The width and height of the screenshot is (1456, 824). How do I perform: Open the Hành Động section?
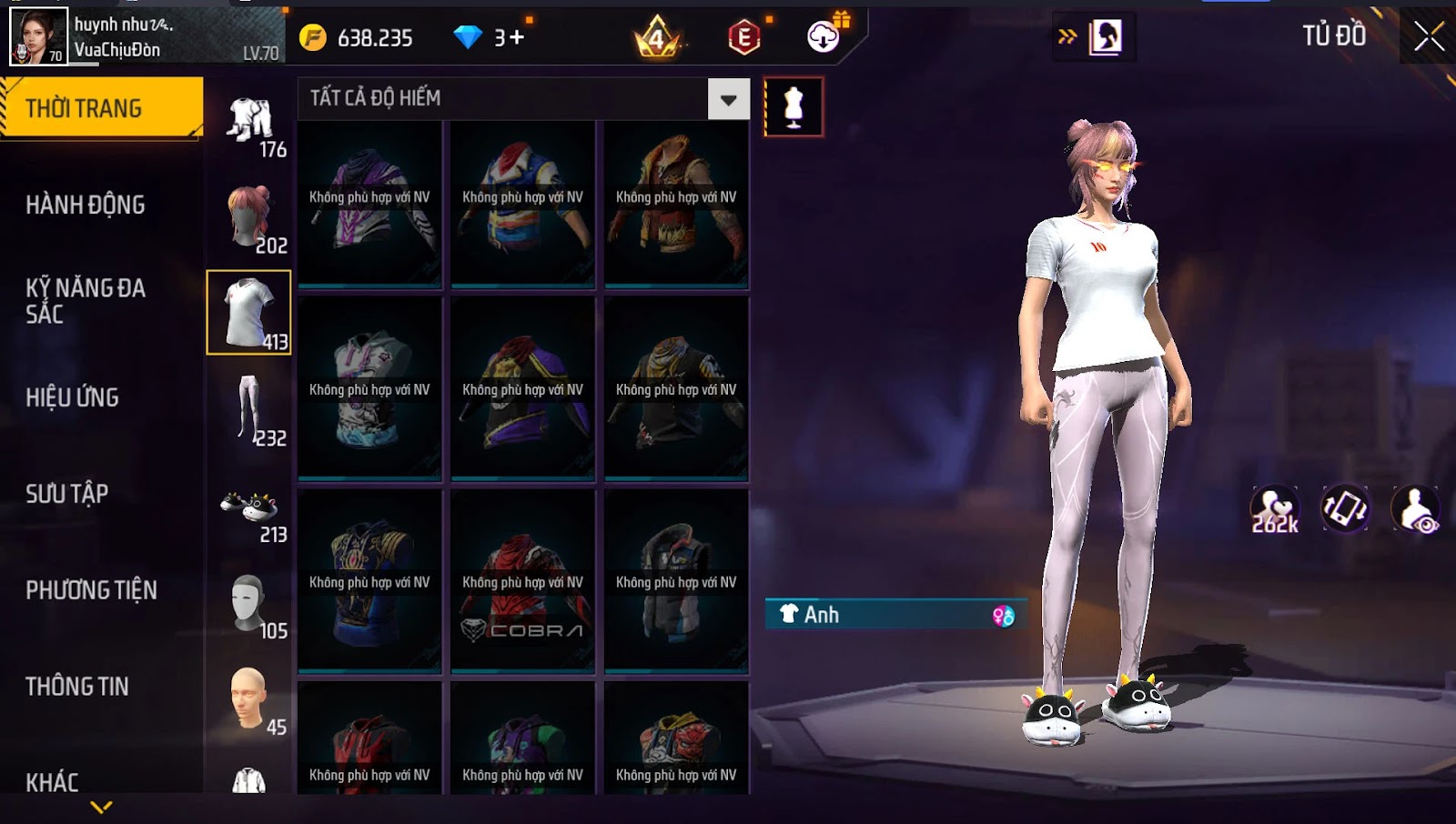tap(86, 205)
